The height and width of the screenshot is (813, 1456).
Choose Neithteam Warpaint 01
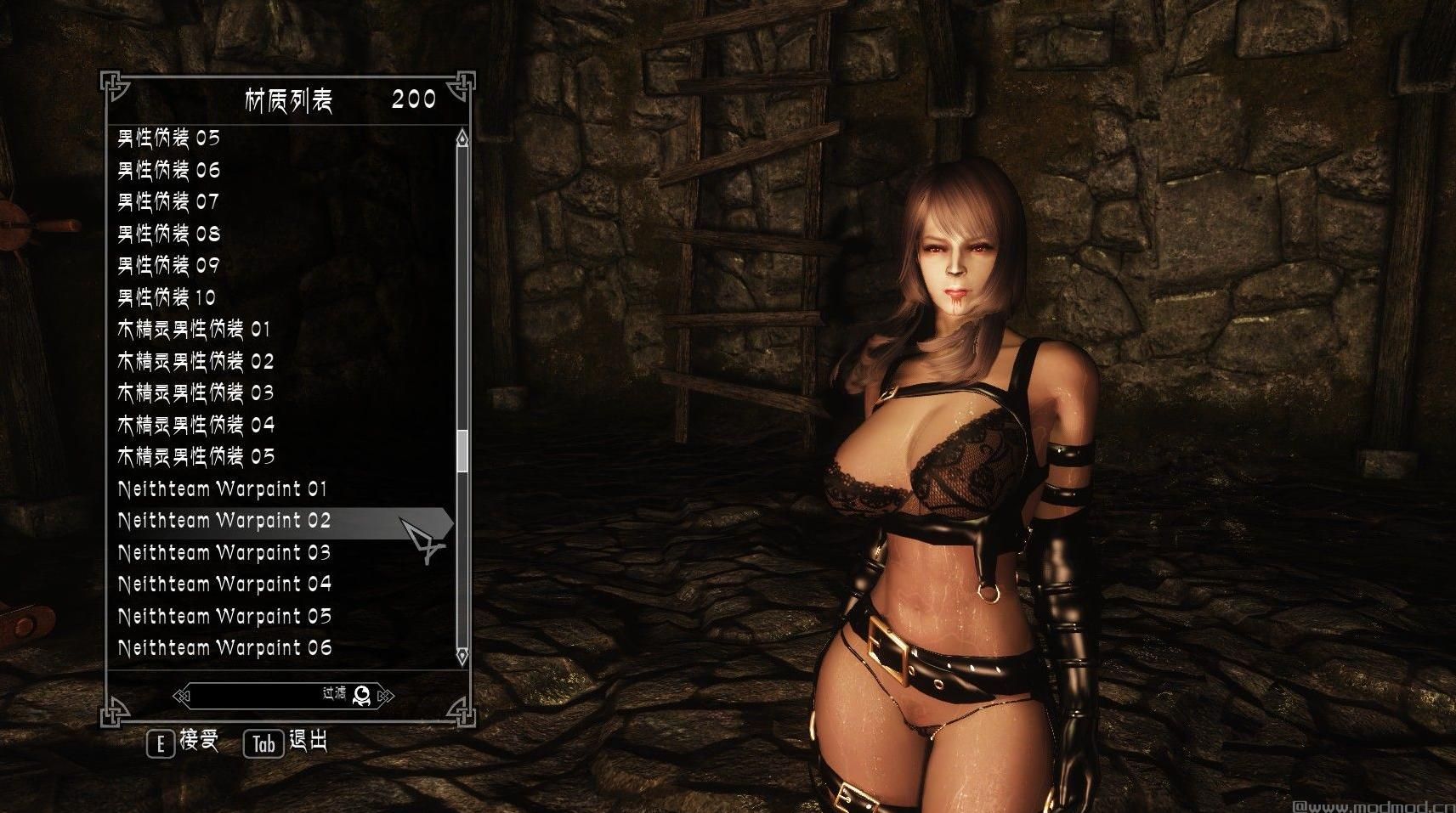[223, 489]
